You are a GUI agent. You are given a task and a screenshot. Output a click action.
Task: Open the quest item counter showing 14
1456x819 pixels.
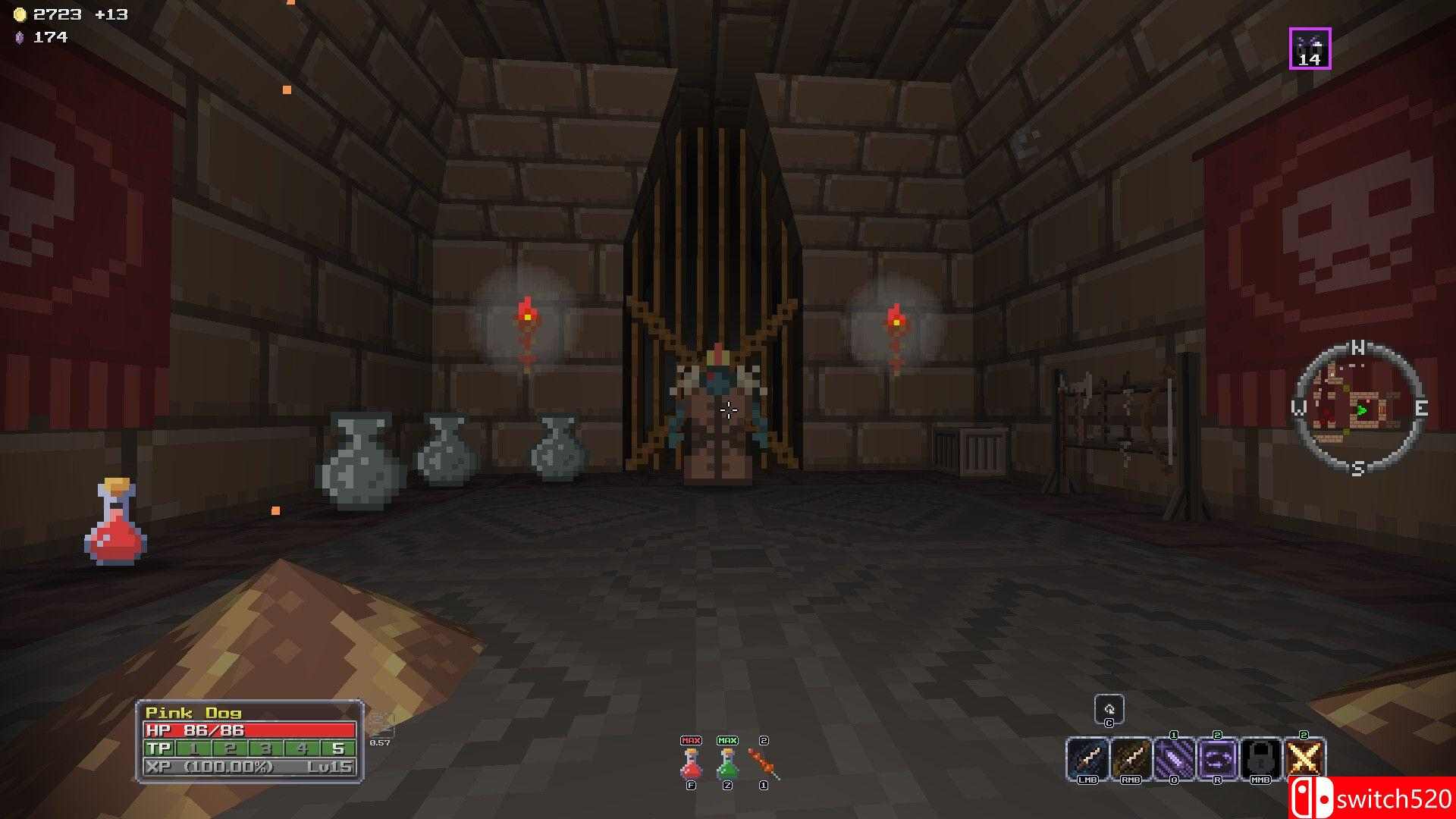tap(1310, 46)
